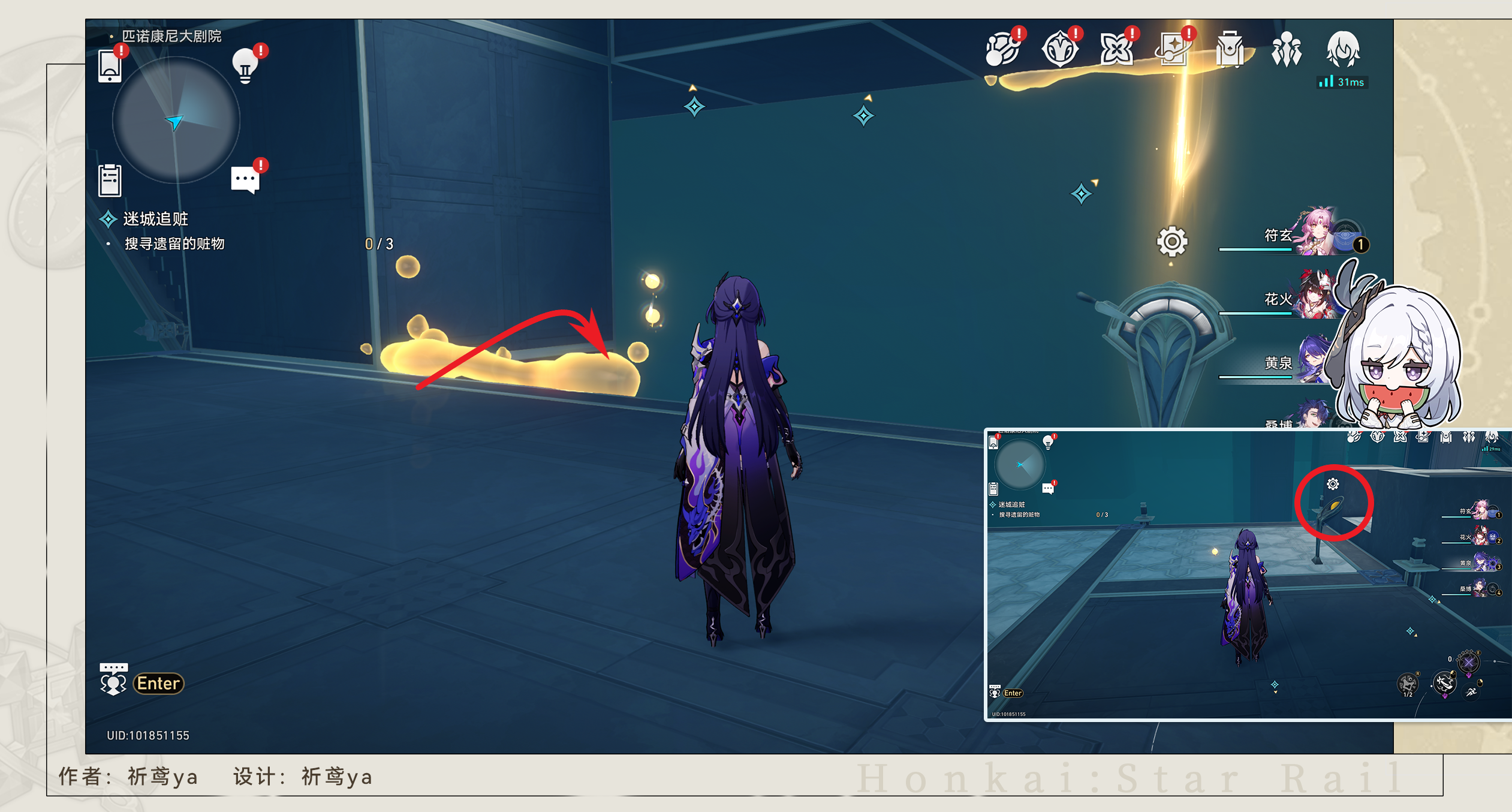Open the avatar head profile icon
Screen dimensions: 1512x812
point(1343,49)
